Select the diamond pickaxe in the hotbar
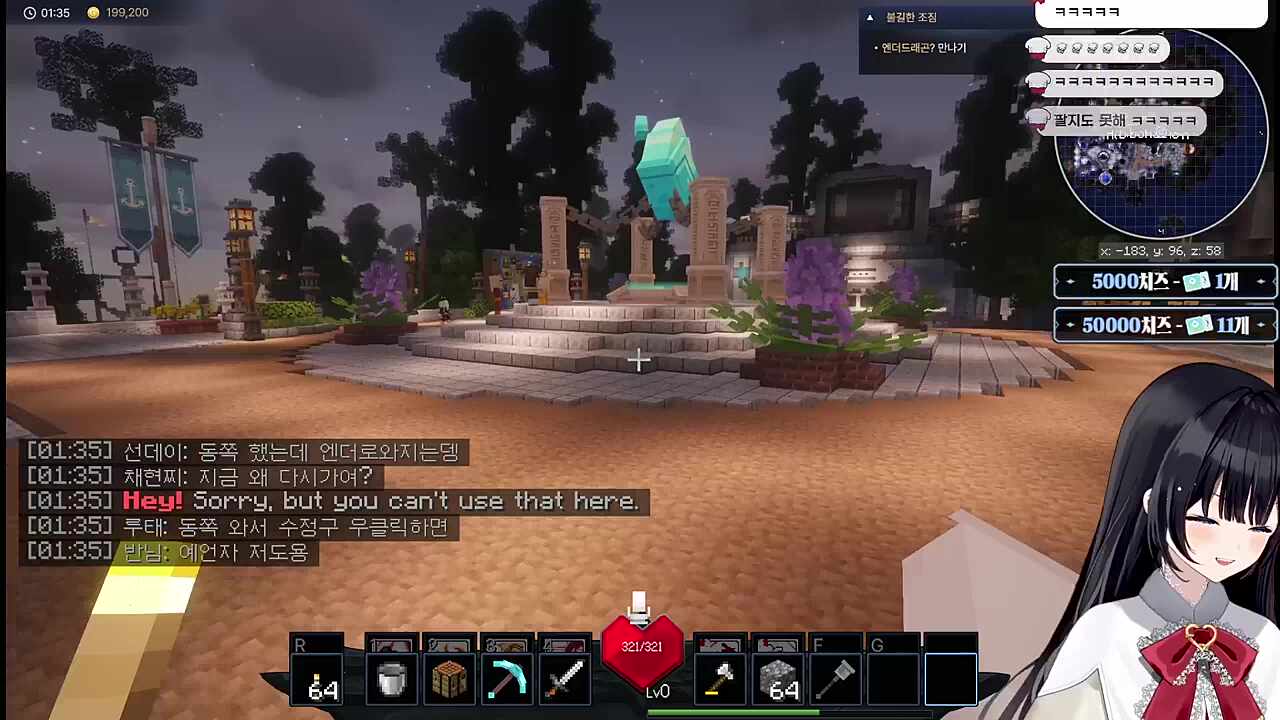Viewport: 1280px width, 720px height. click(x=507, y=678)
